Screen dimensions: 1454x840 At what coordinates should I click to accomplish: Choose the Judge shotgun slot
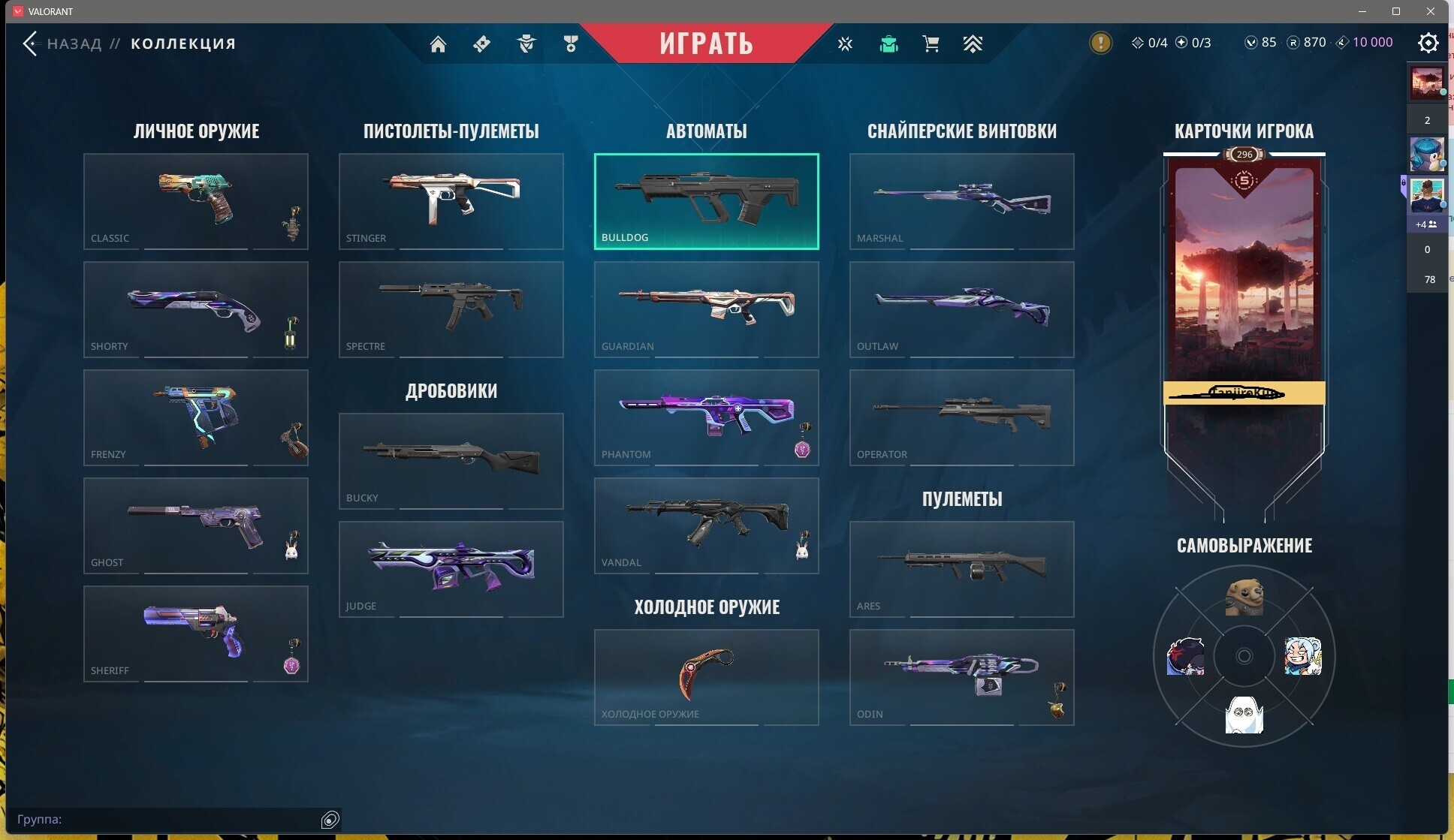[x=451, y=569]
